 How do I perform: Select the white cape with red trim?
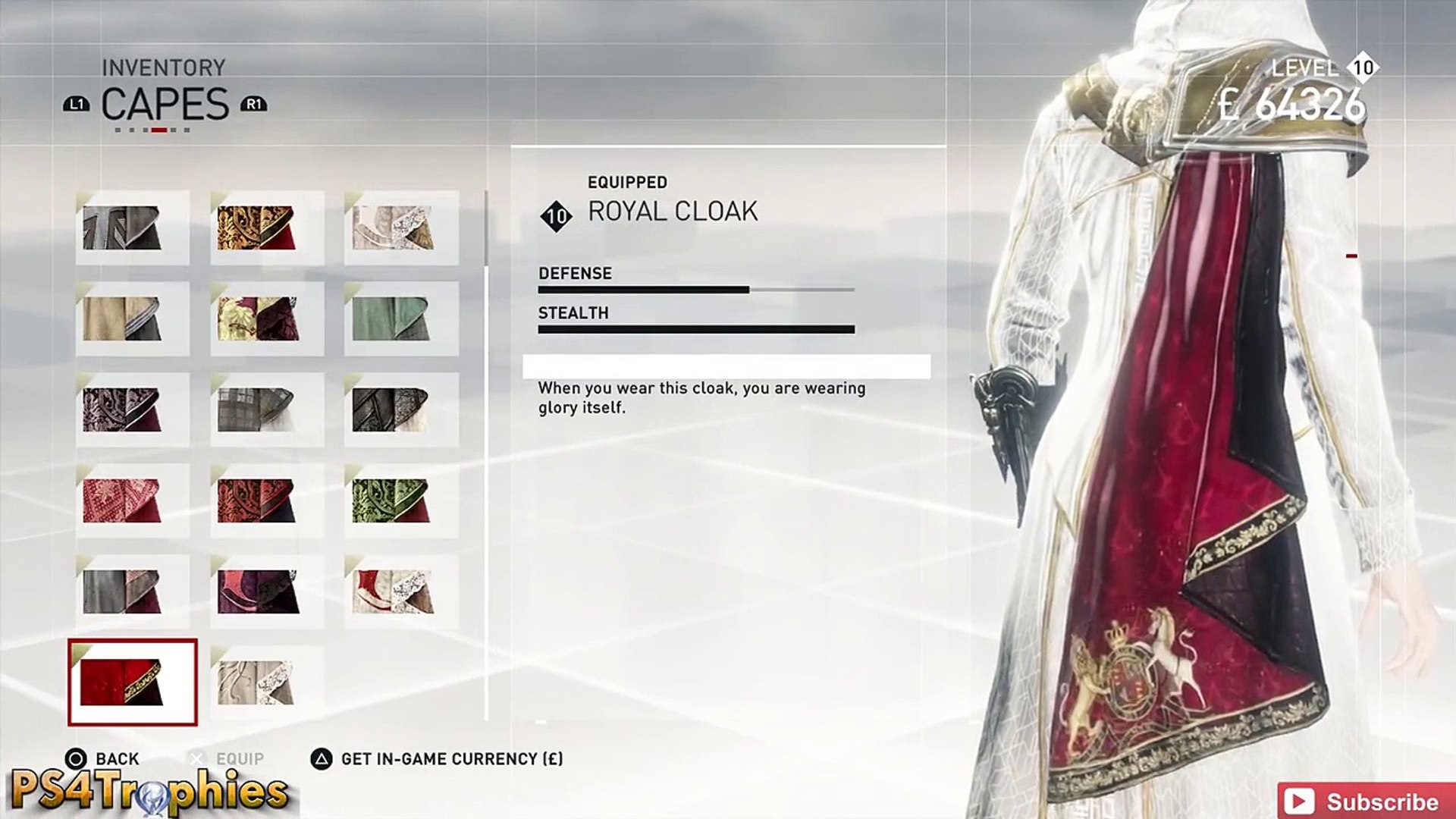400,591
